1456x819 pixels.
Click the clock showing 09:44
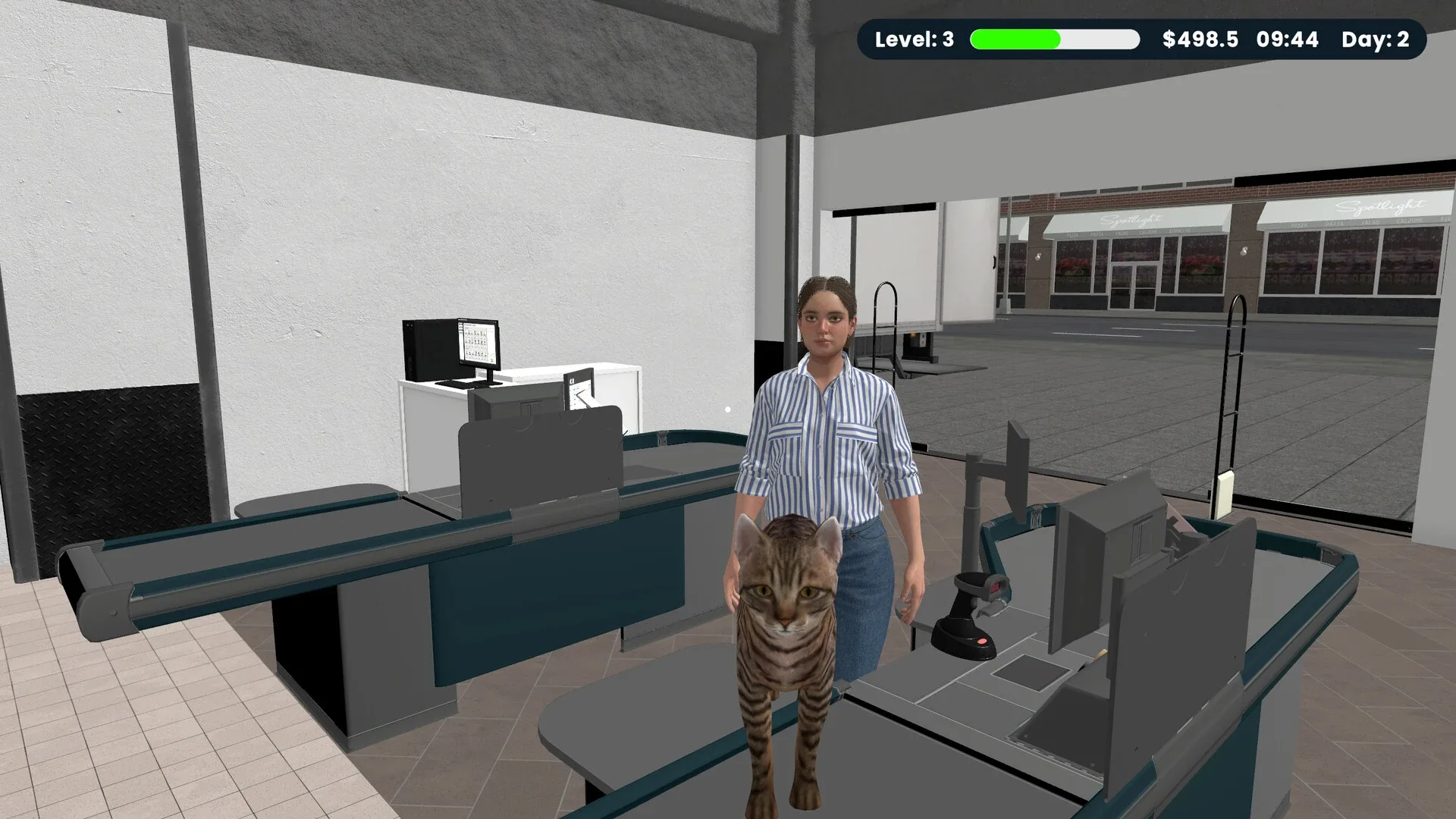[x=1289, y=39]
